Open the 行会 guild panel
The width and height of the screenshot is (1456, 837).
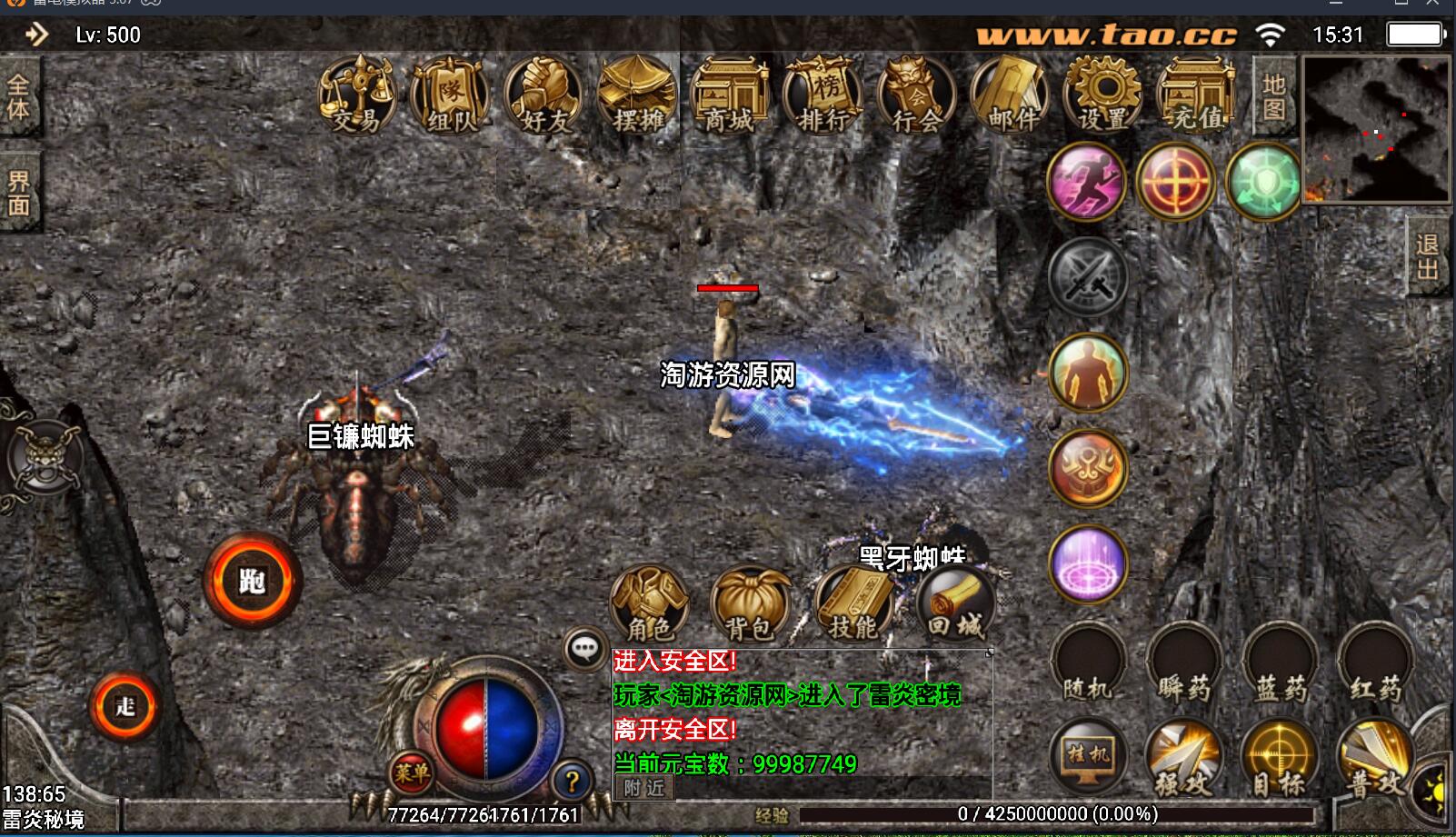(x=917, y=95)
